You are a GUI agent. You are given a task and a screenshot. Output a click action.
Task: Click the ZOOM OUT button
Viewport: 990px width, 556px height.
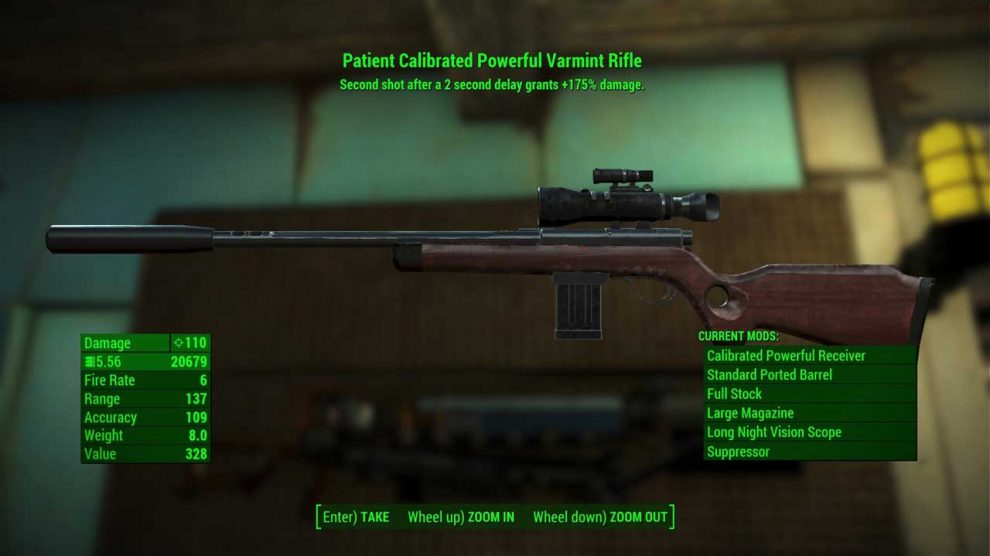click(x=600, y=517)
